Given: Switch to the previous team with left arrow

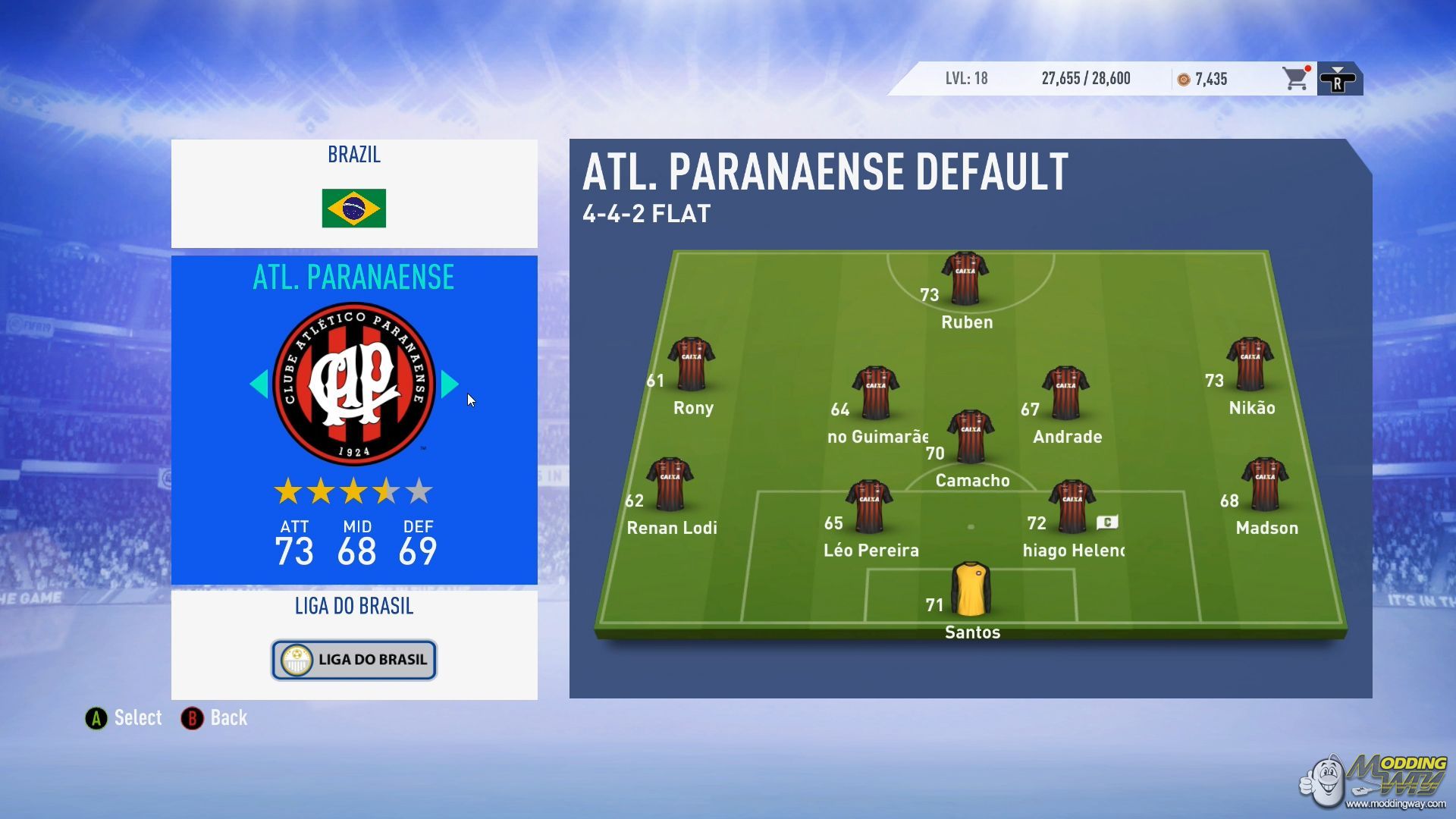Looking at the screenshot, I should (259, 384).
